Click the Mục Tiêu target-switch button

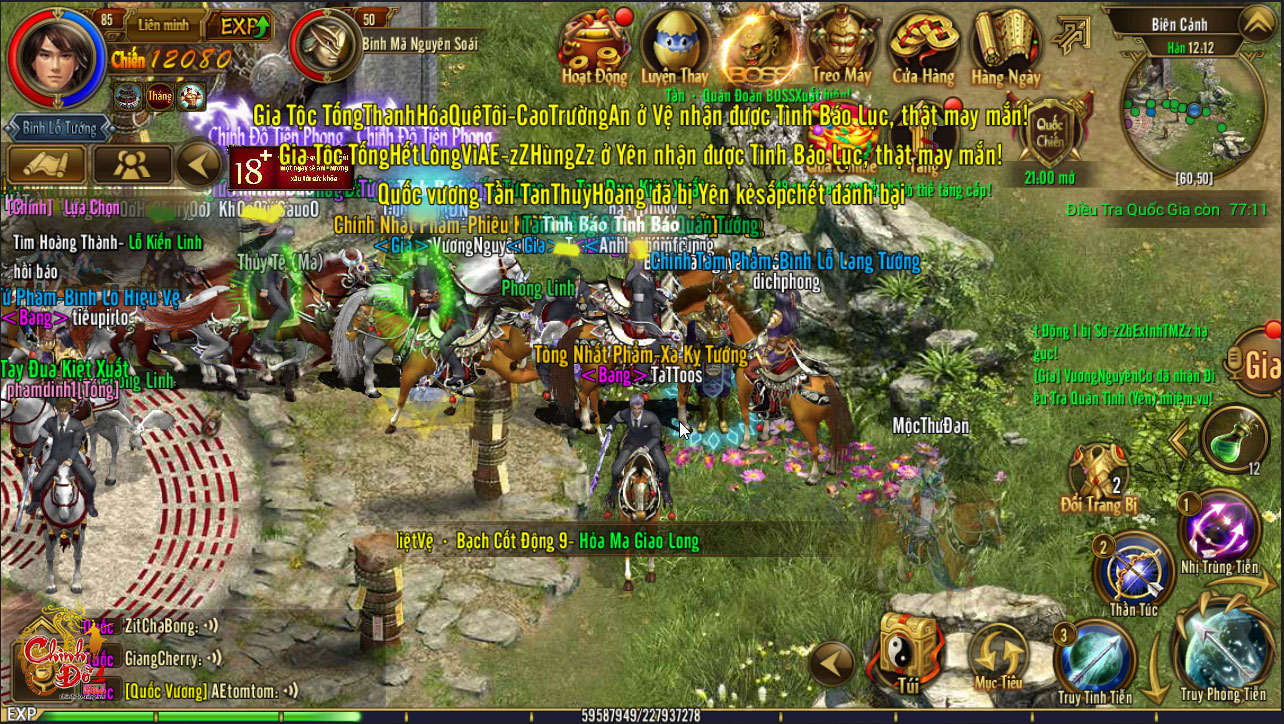click(x=997, y=655)
